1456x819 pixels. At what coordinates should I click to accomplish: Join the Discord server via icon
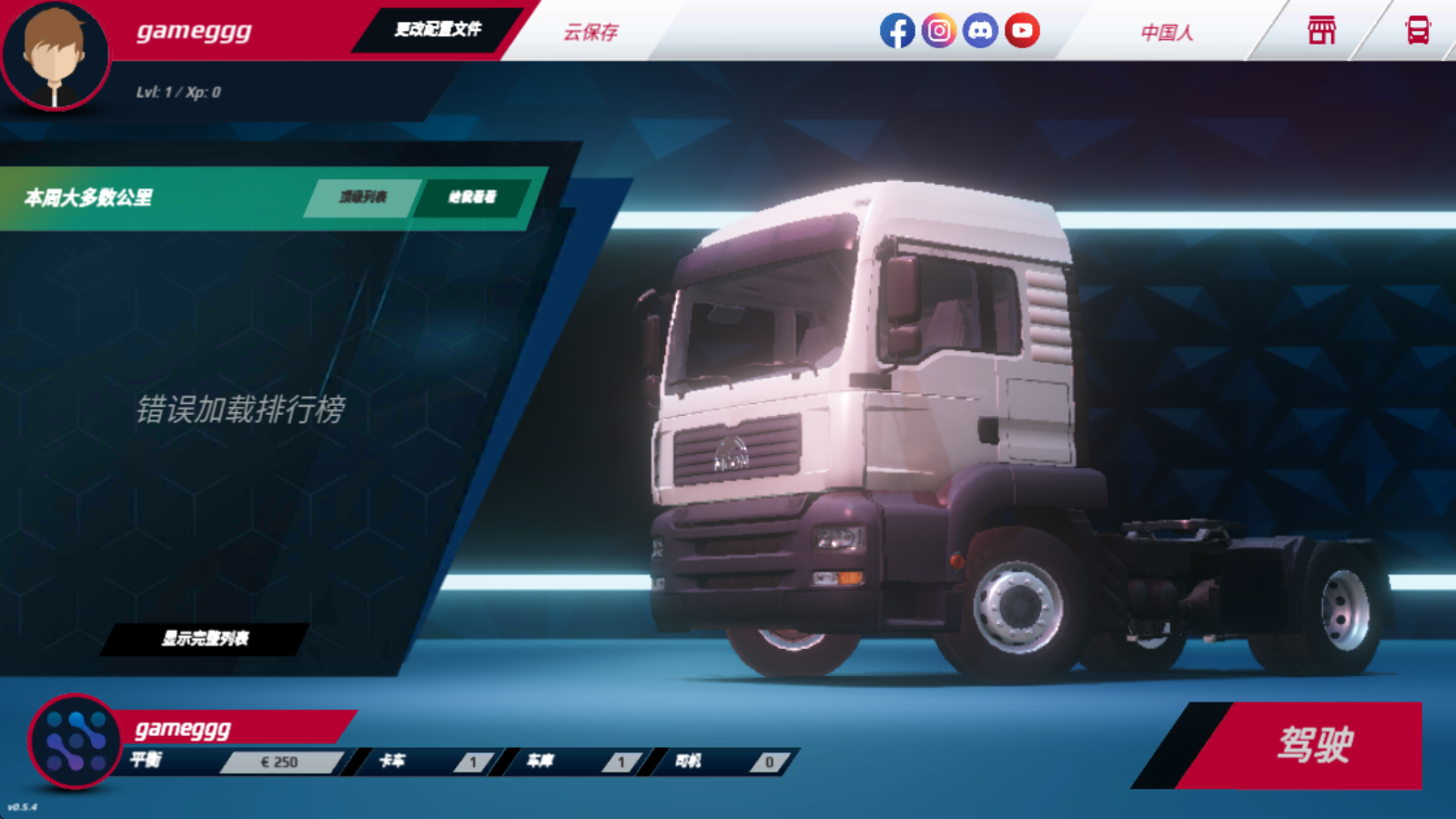coord(980,31)
